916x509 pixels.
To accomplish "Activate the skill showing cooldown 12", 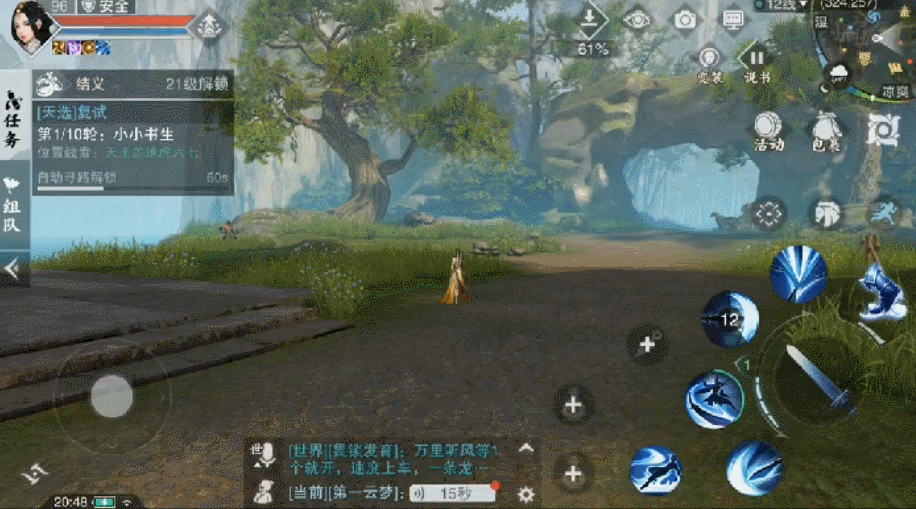I will pos(730,319).
